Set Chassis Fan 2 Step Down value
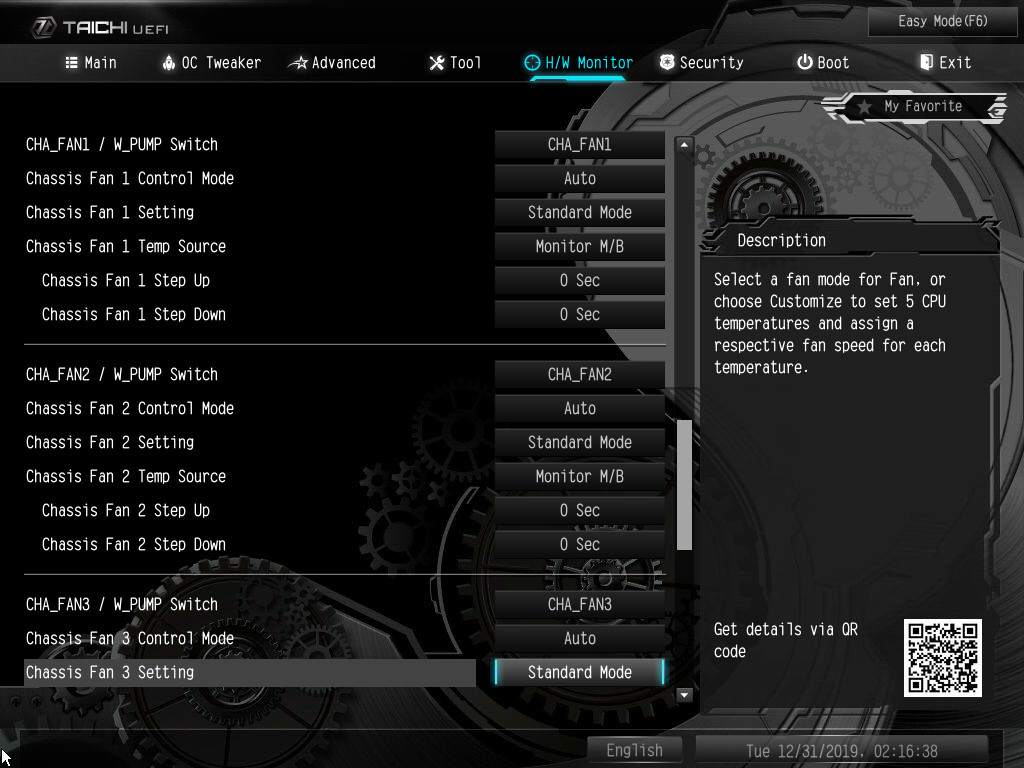The image size is (1024, 768). click(580, 544)
